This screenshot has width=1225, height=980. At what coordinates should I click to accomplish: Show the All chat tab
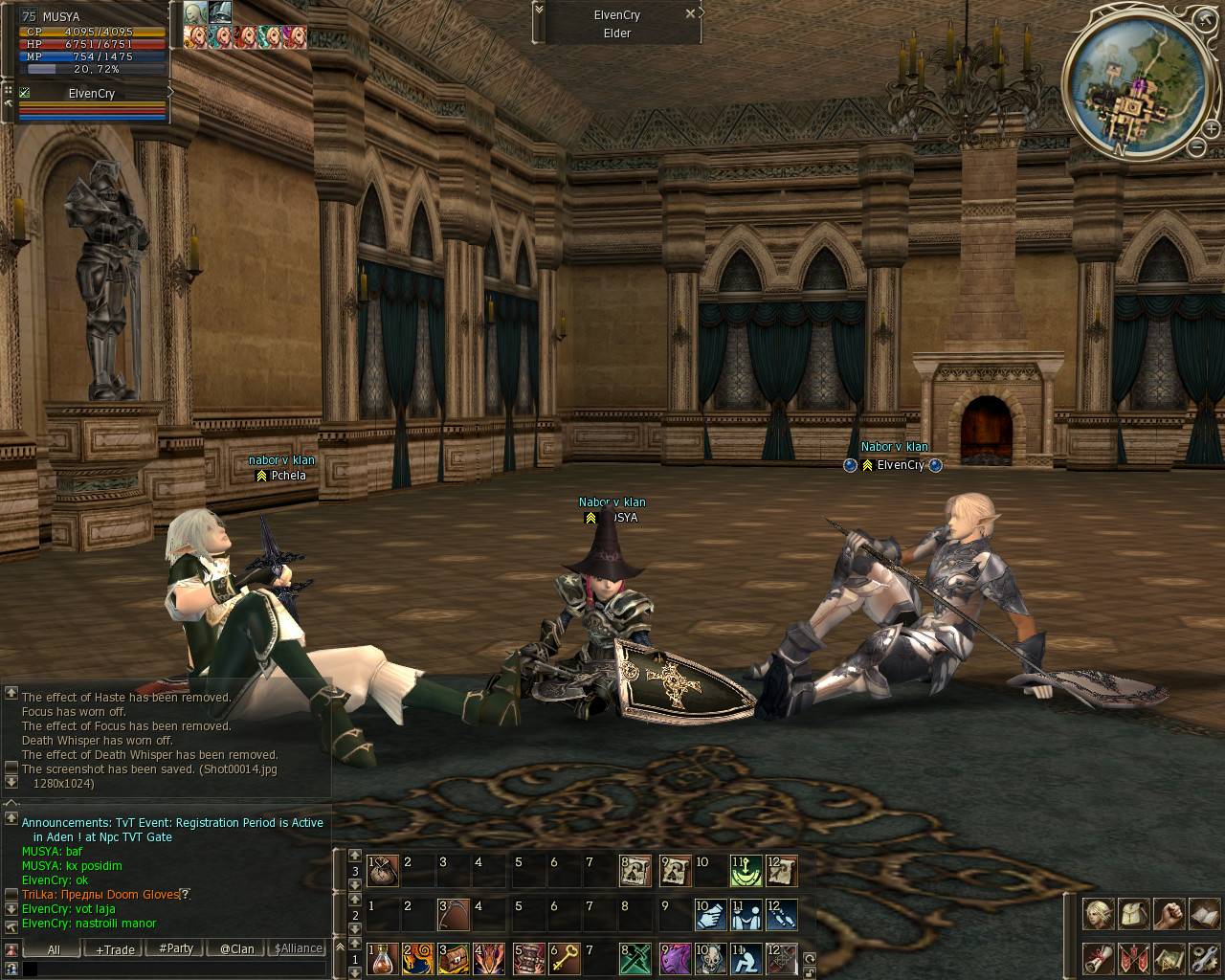click(x=54, y=949)
